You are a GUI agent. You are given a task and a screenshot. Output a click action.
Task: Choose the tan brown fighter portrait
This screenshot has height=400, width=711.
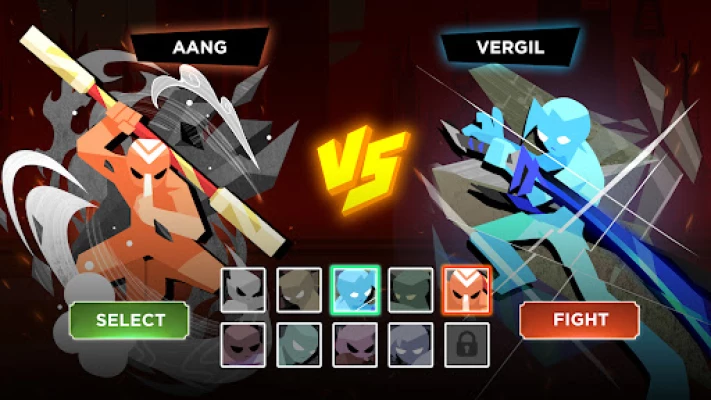(x=299, y=290)
